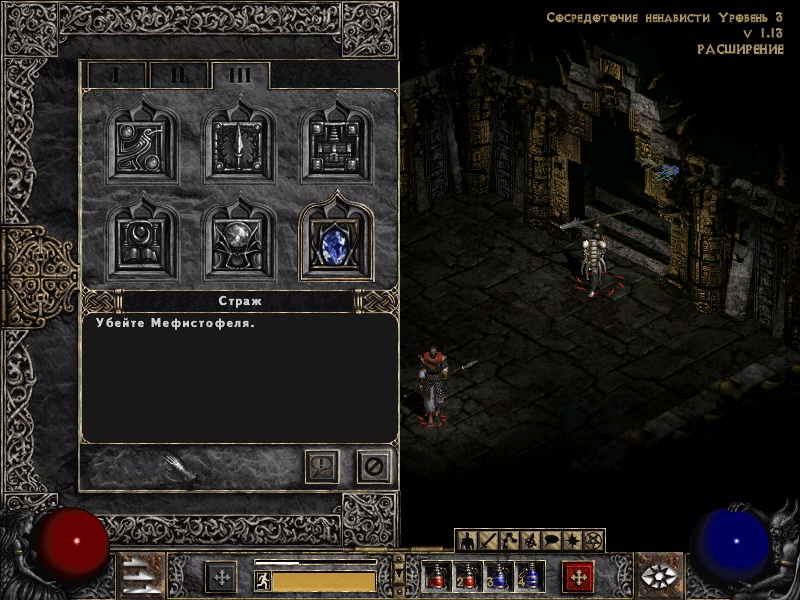The image size is (800, 600).
Task: Use the blue potion in belt slot 4
Action: 530,577
